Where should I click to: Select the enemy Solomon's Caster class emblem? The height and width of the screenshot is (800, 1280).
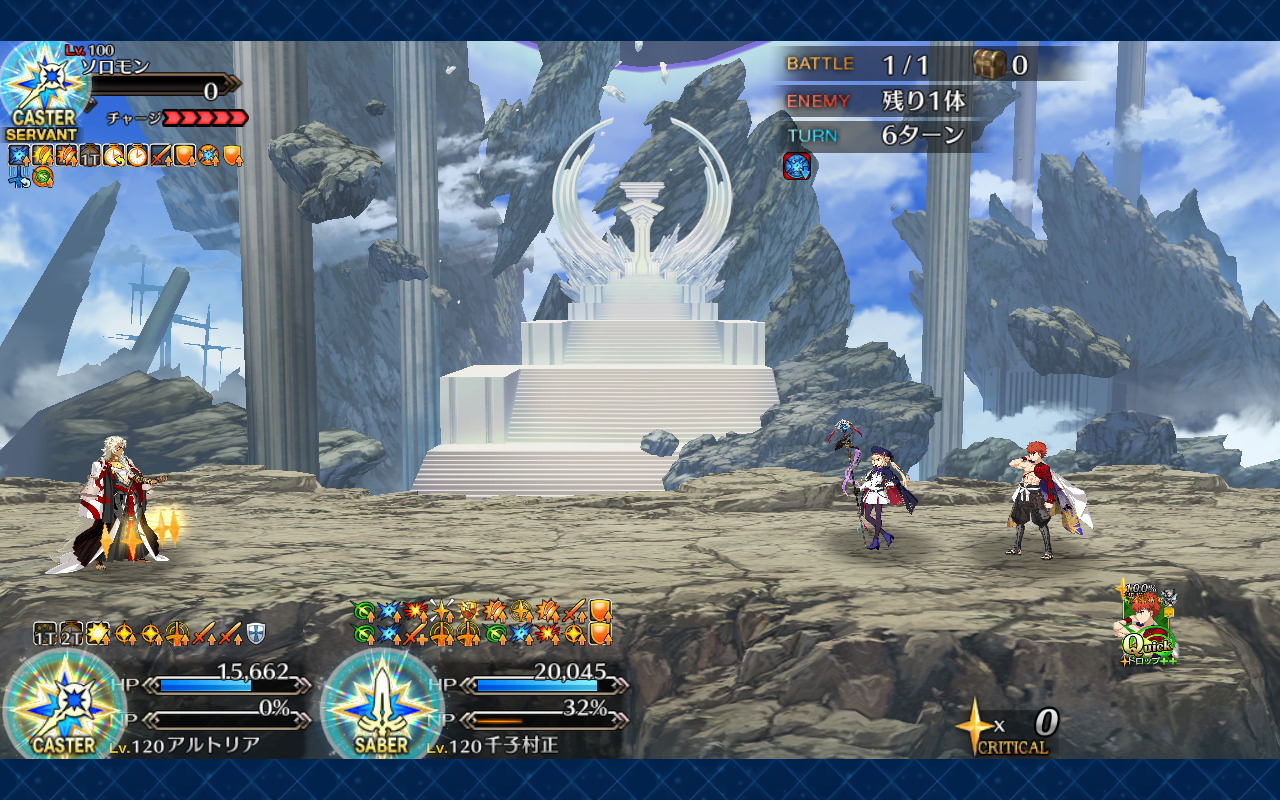tap(42, 90)
